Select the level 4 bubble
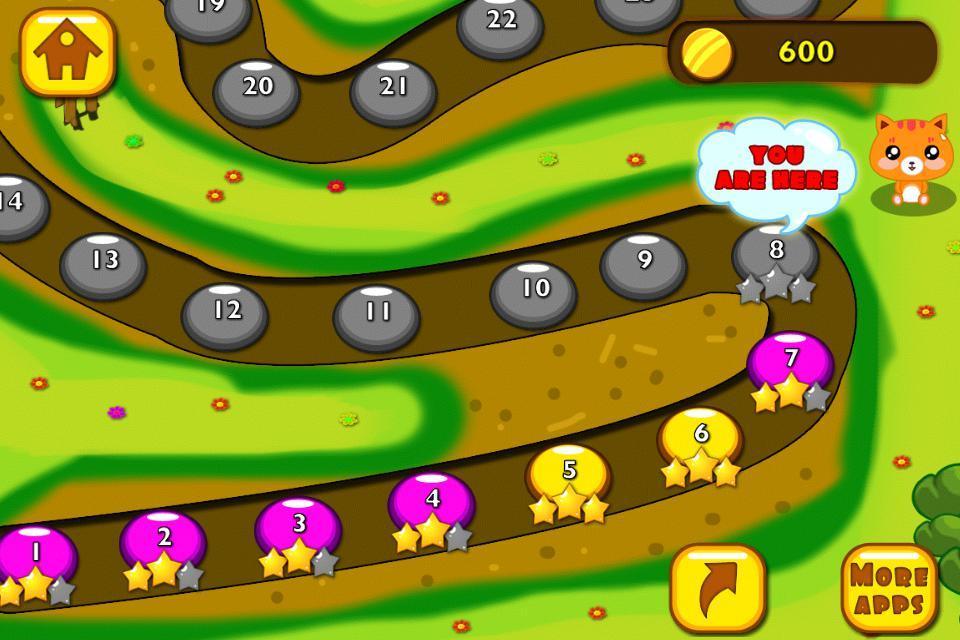 (431, 503)
